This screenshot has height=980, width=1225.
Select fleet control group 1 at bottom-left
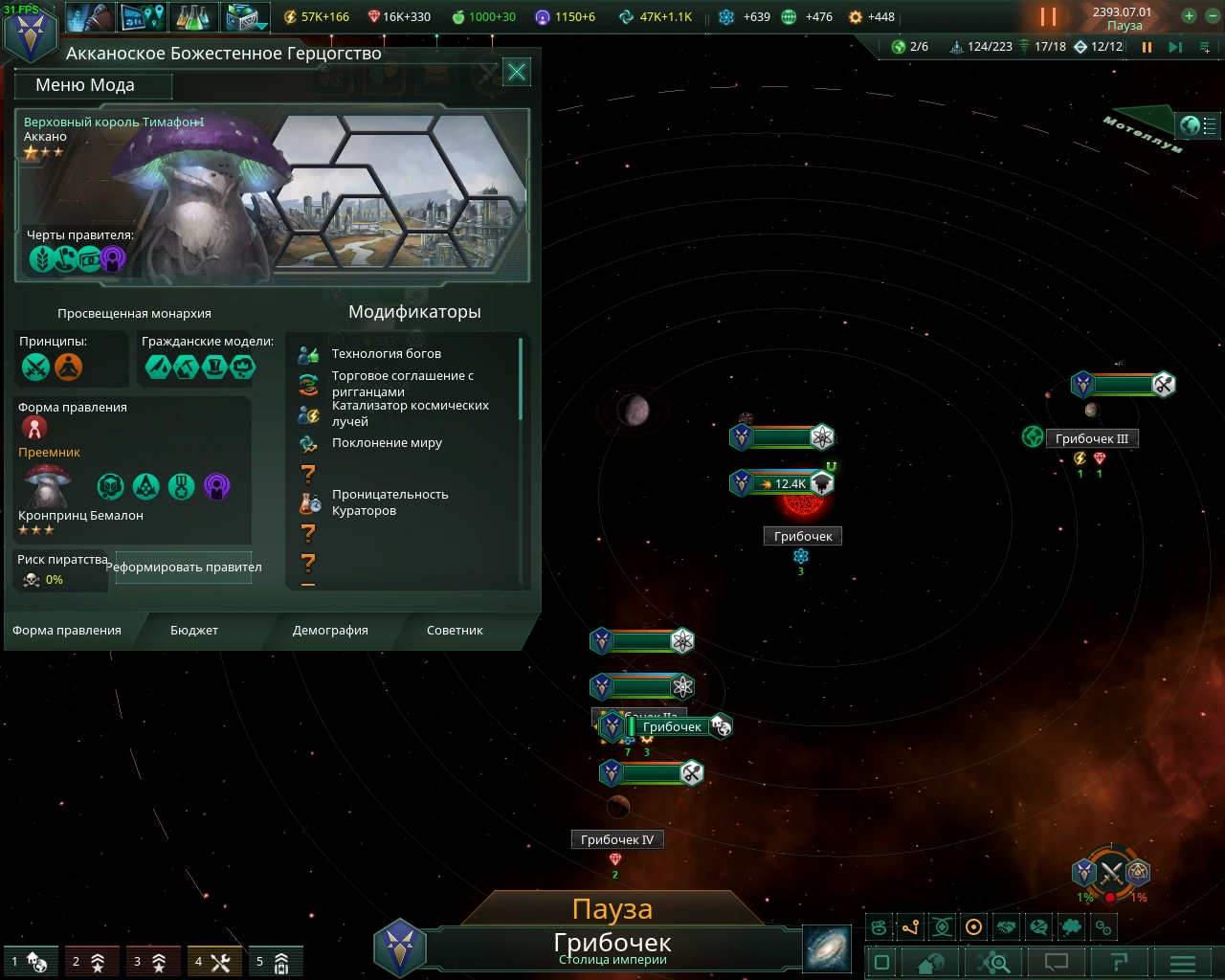pyautogui.click(x=31, y=961)
